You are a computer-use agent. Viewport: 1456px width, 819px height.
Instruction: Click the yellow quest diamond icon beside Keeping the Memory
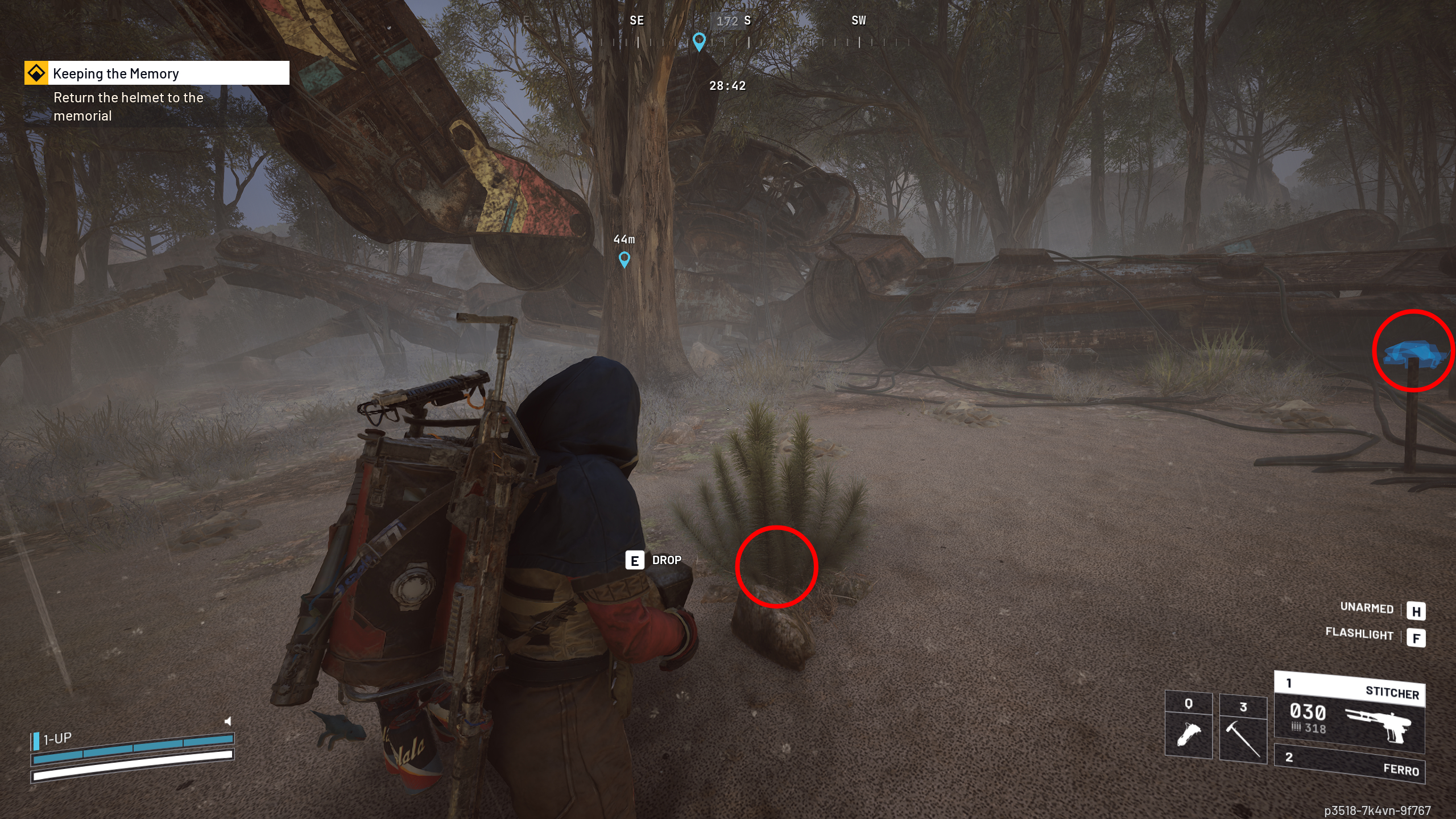[x=35, y=73]
